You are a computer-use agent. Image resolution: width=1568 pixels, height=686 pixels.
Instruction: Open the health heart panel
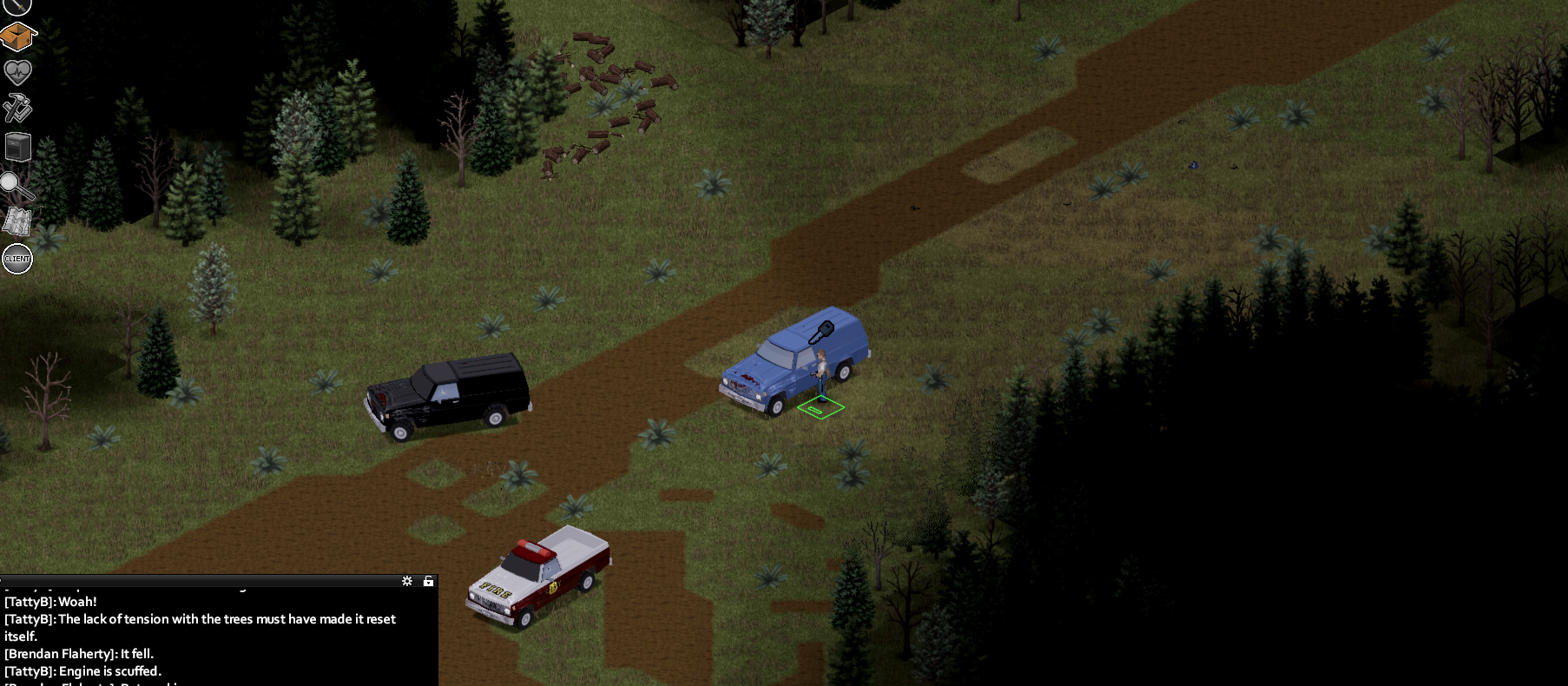coord(17,71)
